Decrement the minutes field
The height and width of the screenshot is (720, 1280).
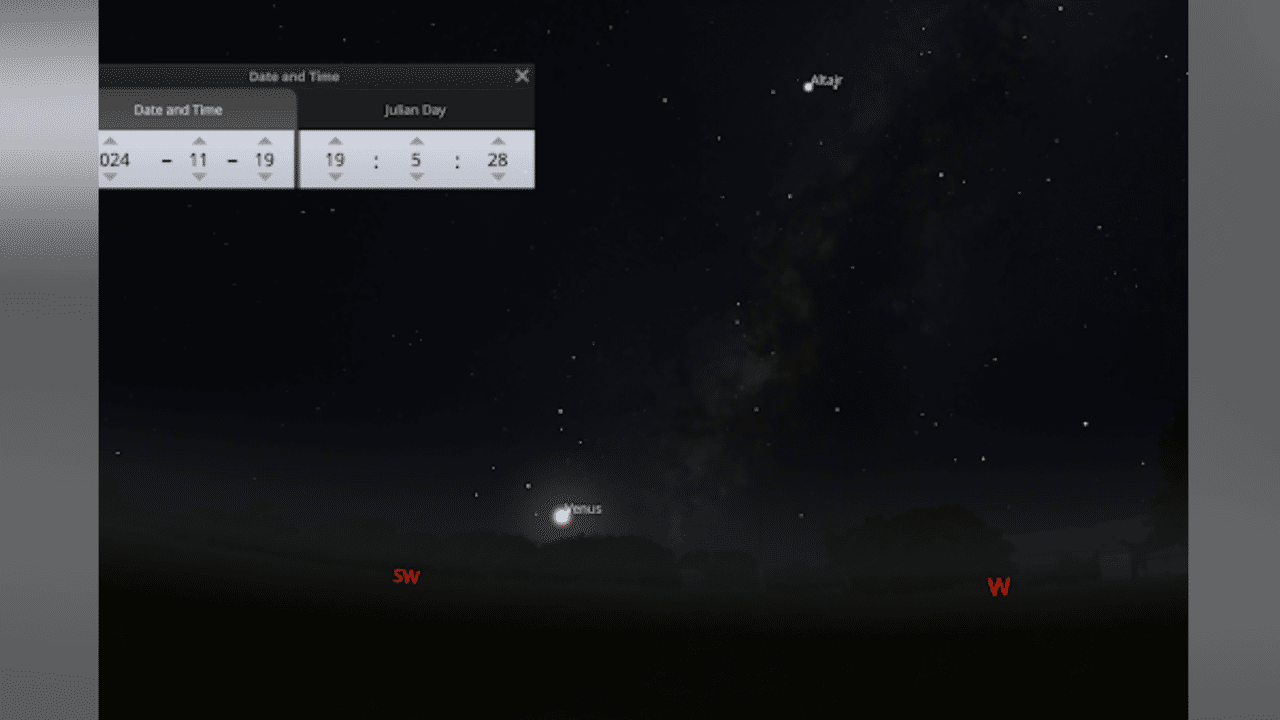tap(416, 177)
